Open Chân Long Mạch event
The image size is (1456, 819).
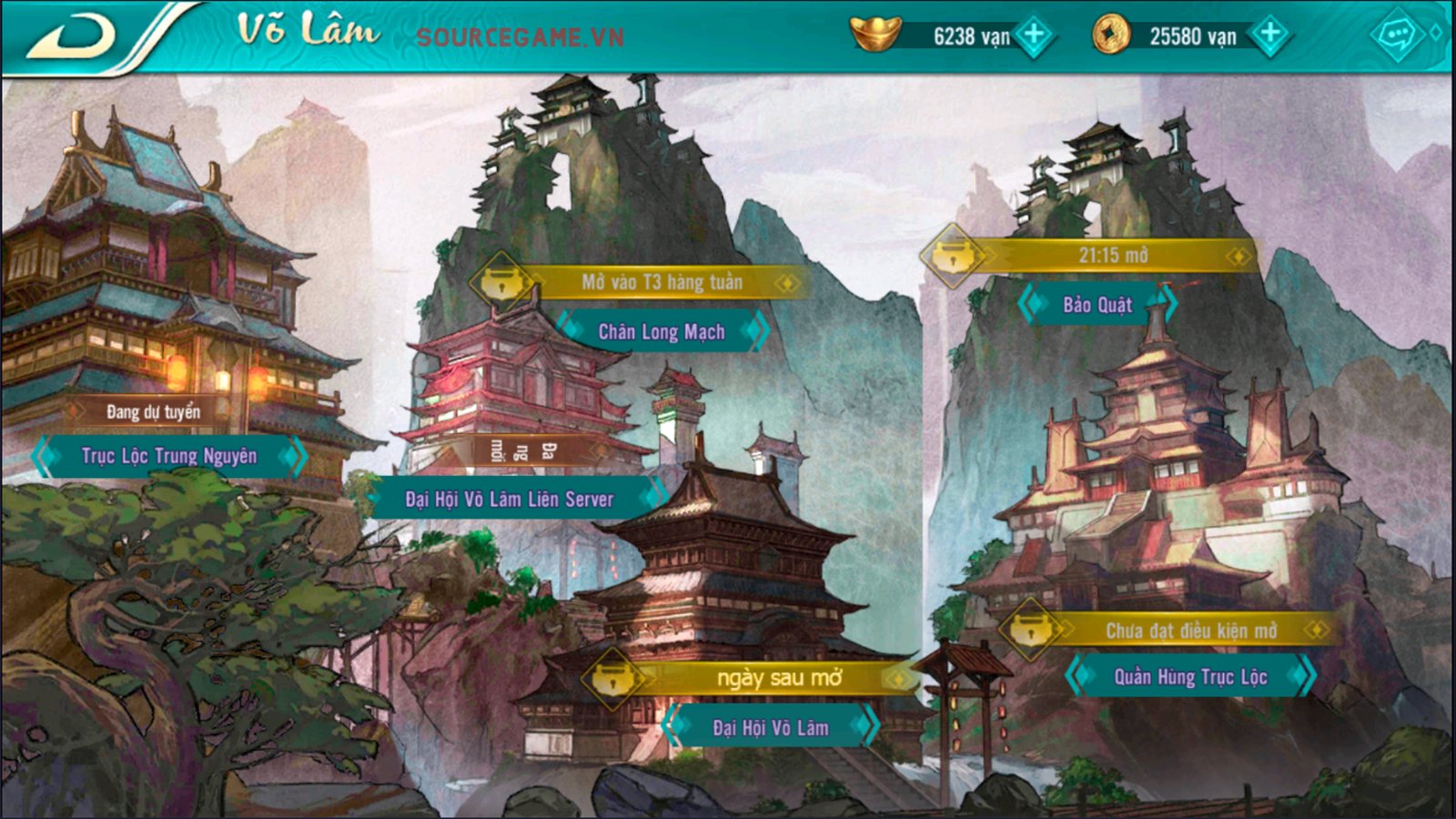(662, 332)
